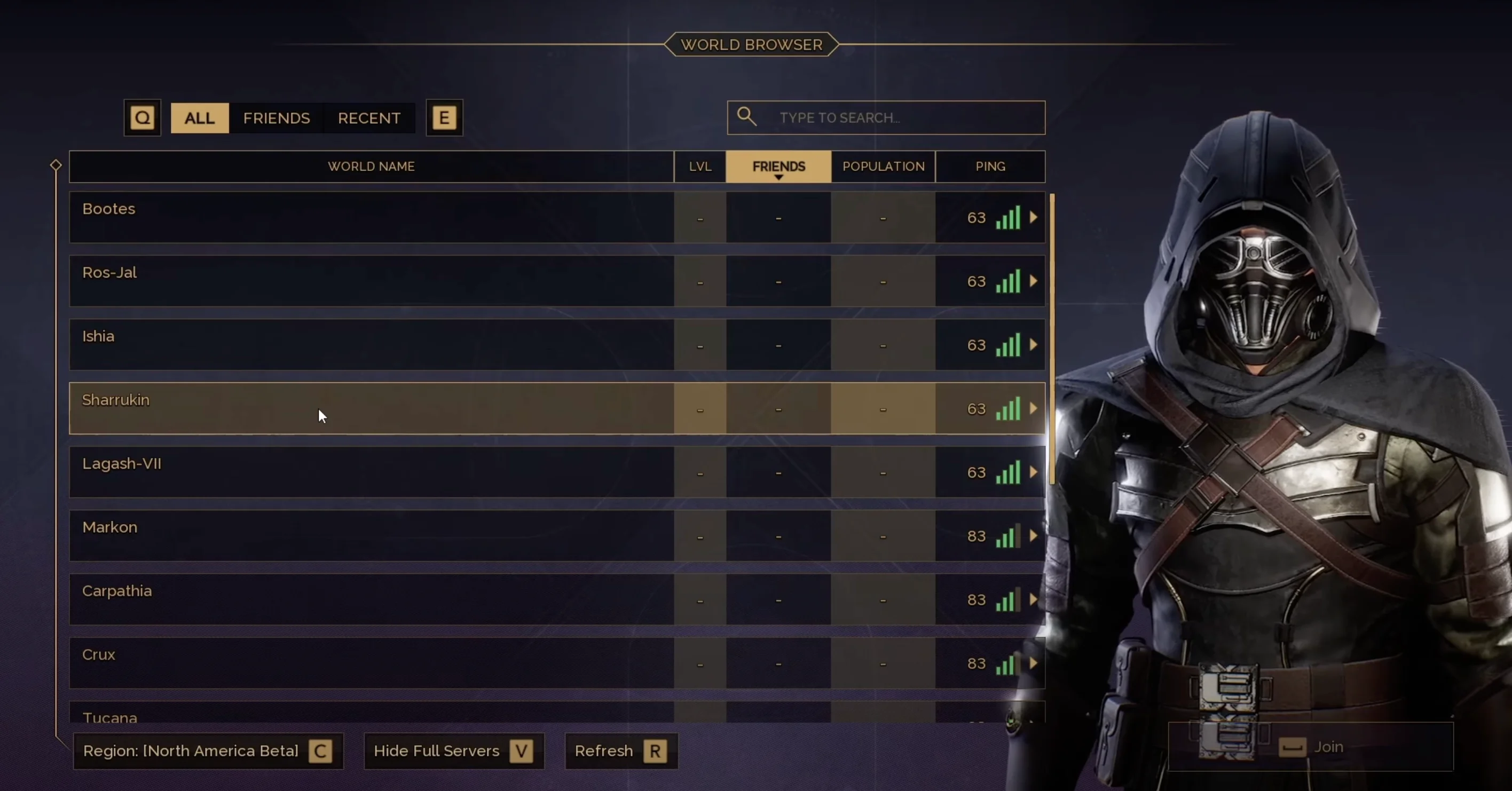1512x791 pixels.
Task: Click the signal strength icon on the Markon row
Action: [1008, 536]
